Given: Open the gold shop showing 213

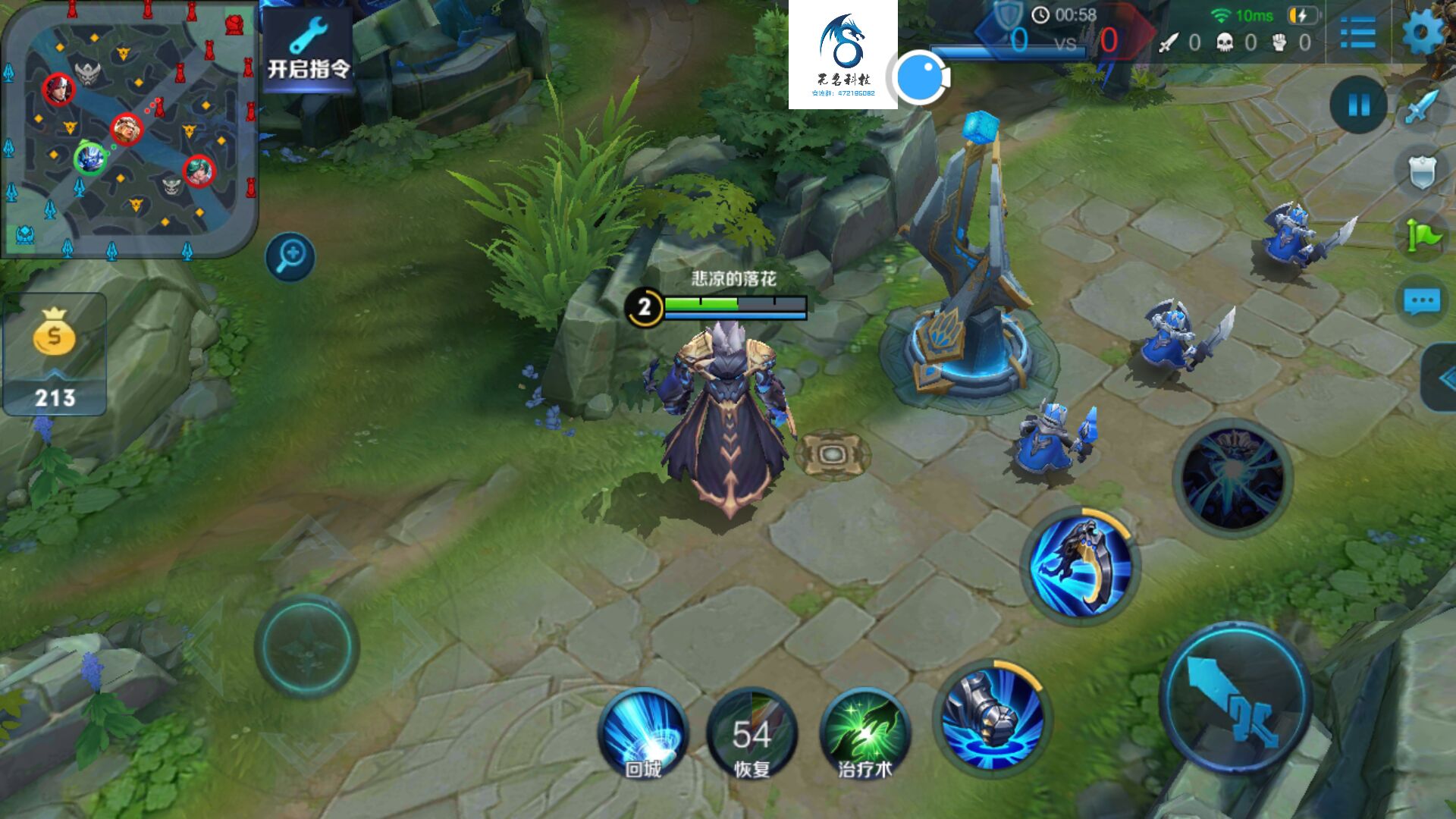Looking at the screenshot, I should coord(55,353).
